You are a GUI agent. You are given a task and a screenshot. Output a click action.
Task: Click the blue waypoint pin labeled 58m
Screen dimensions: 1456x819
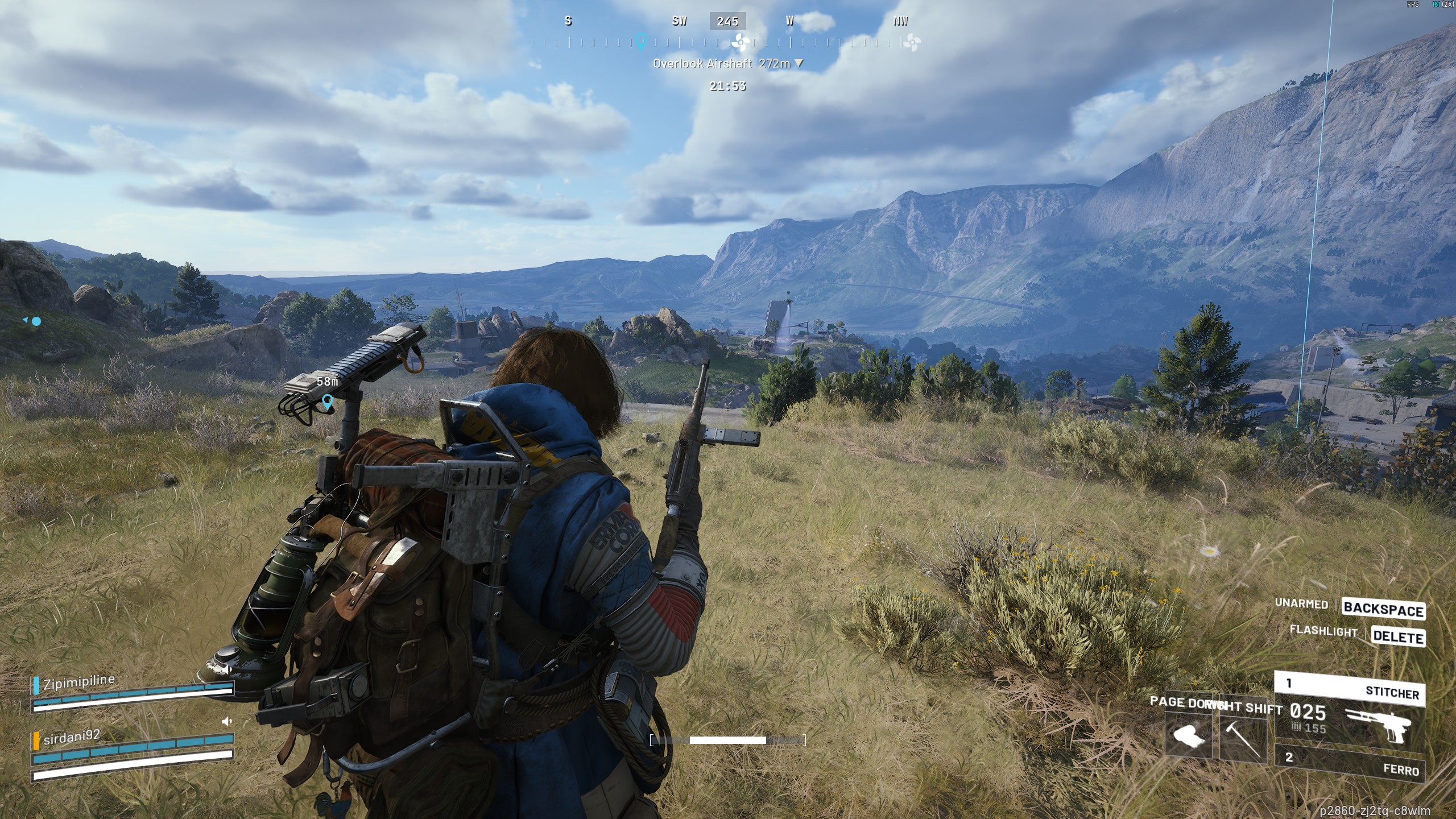point(327,402)
